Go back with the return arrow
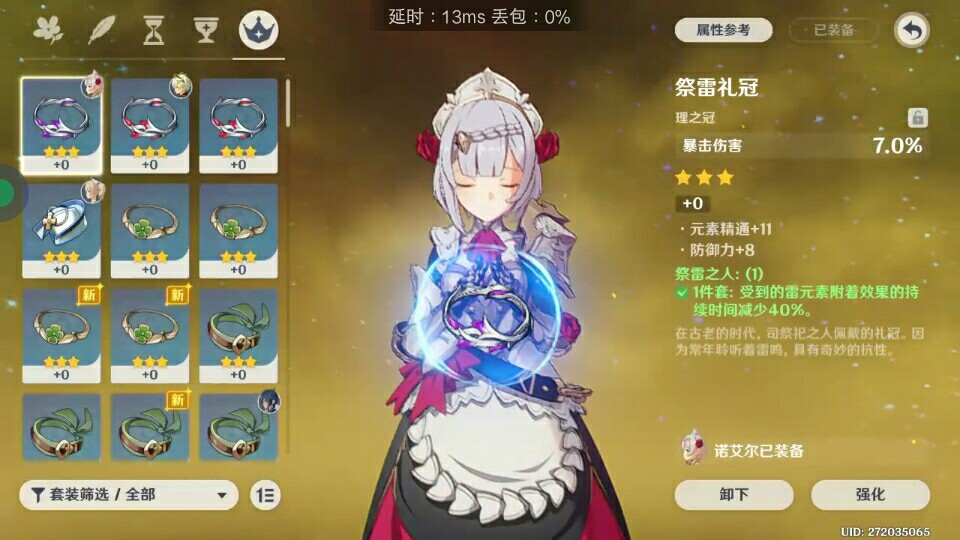960x540 pixels. point(911,30)
